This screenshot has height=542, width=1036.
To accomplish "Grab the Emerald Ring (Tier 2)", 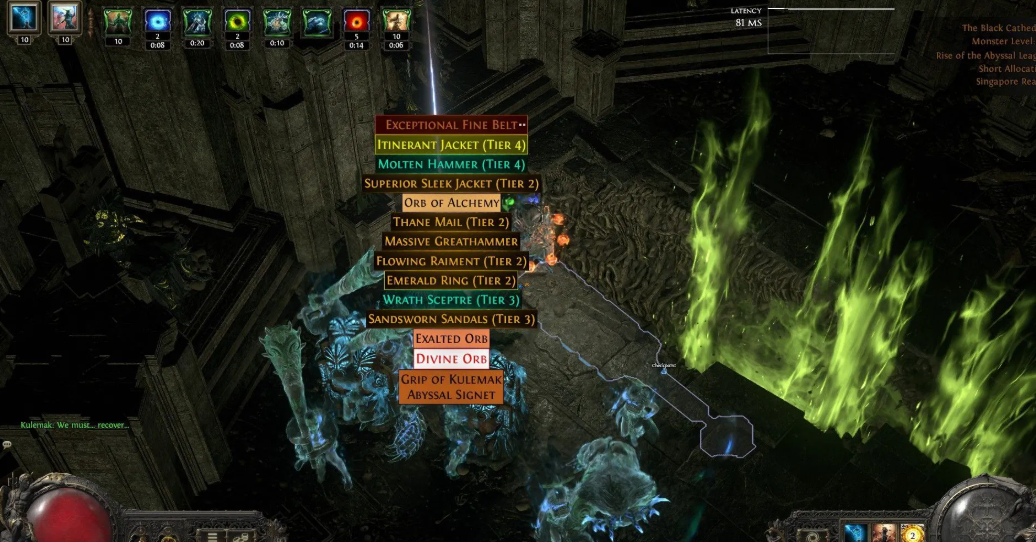I will pyautogui.click(x=451, y=281).
